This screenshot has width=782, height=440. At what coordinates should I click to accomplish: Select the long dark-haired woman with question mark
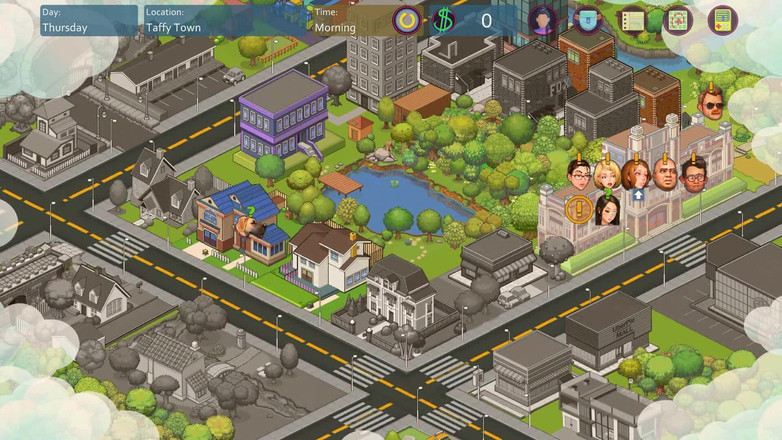click(x=608, y=210)
